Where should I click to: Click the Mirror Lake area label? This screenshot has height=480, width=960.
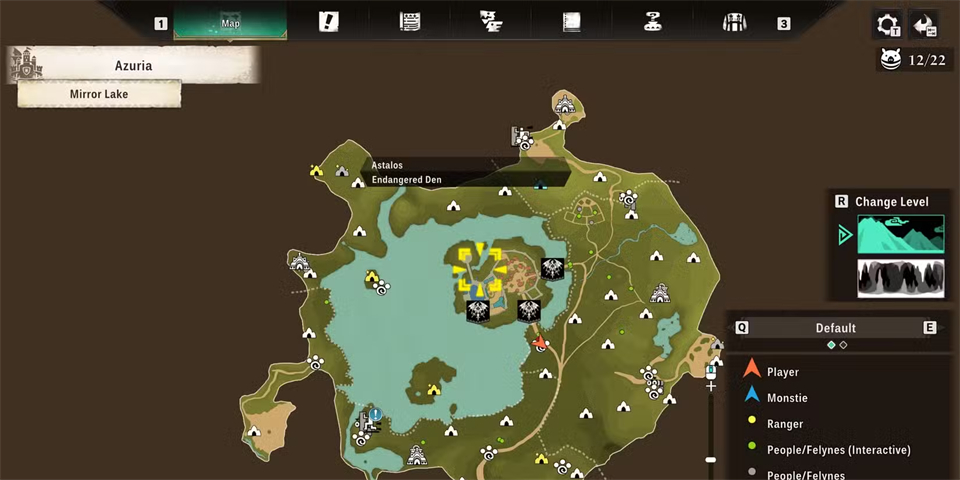(99, 94)
